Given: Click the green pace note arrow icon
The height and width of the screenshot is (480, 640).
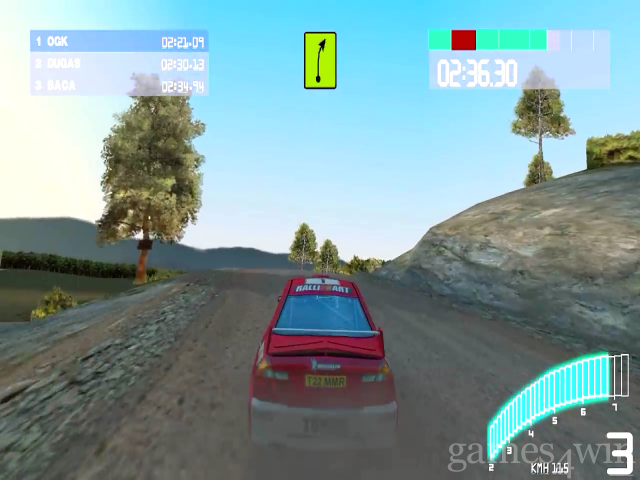Looking at the screenshot, I should (320, 60).
